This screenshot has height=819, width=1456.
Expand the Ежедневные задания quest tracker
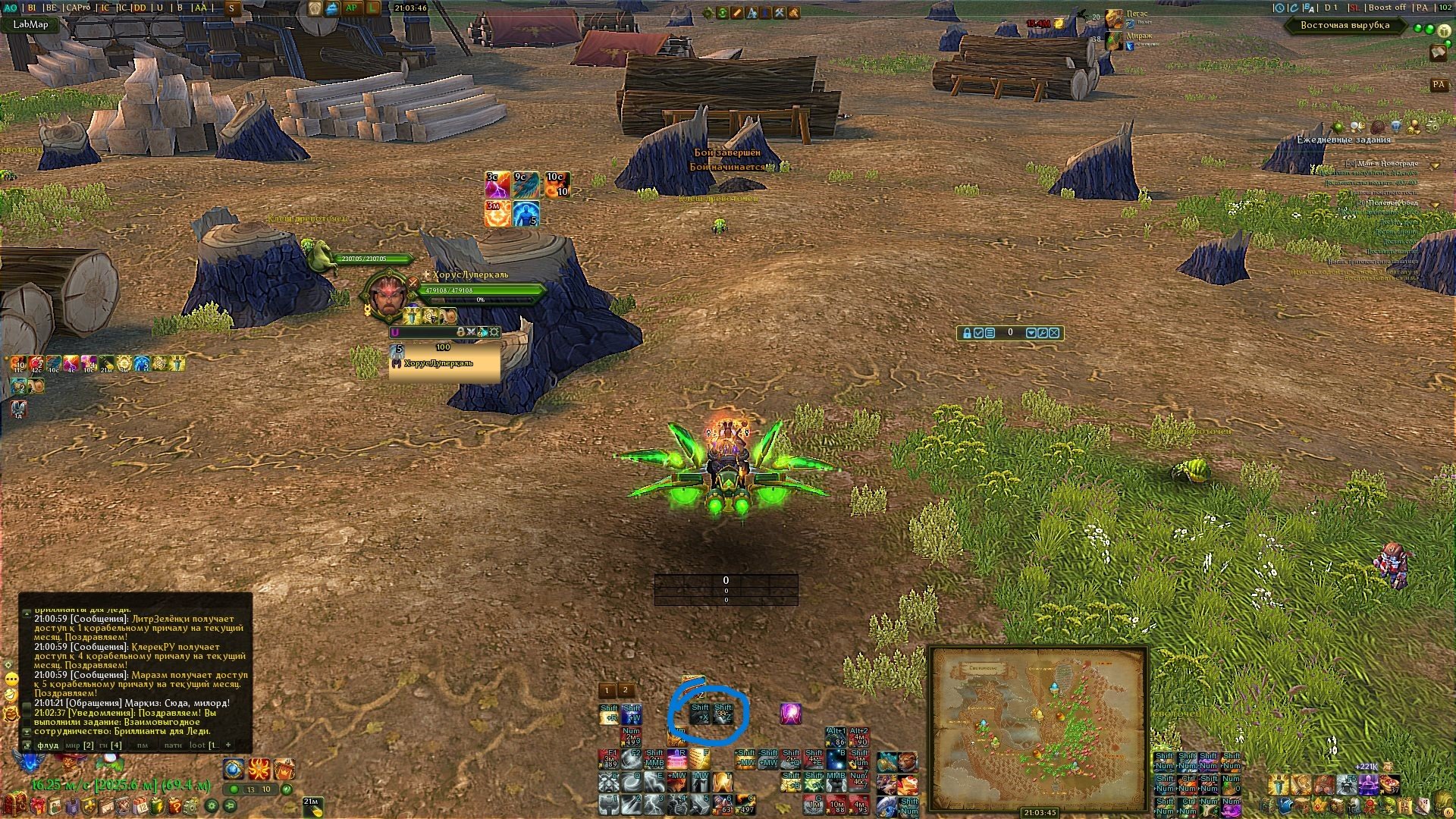pyautogui.click(x=1343, y=140)
